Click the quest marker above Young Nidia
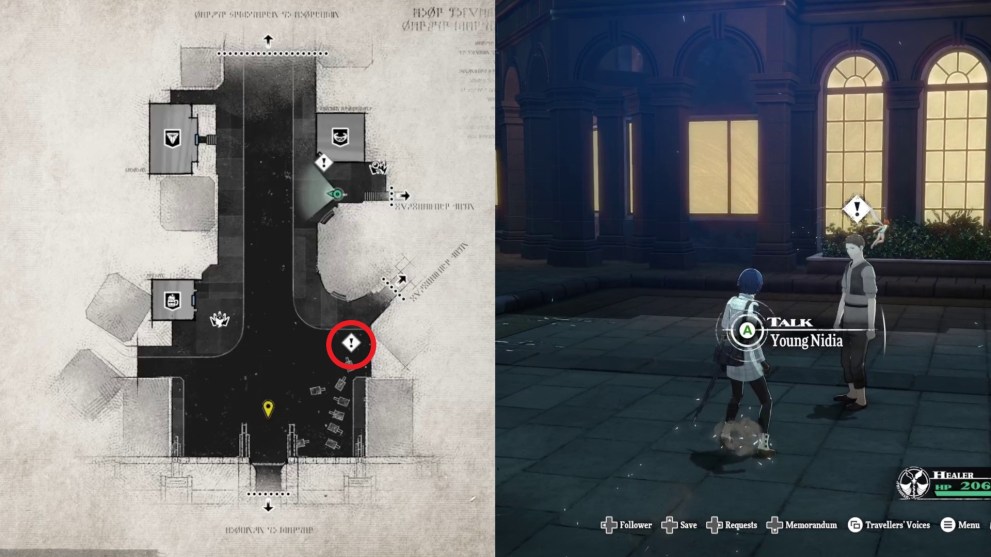The image size is (991, 557). pos(855,210)
